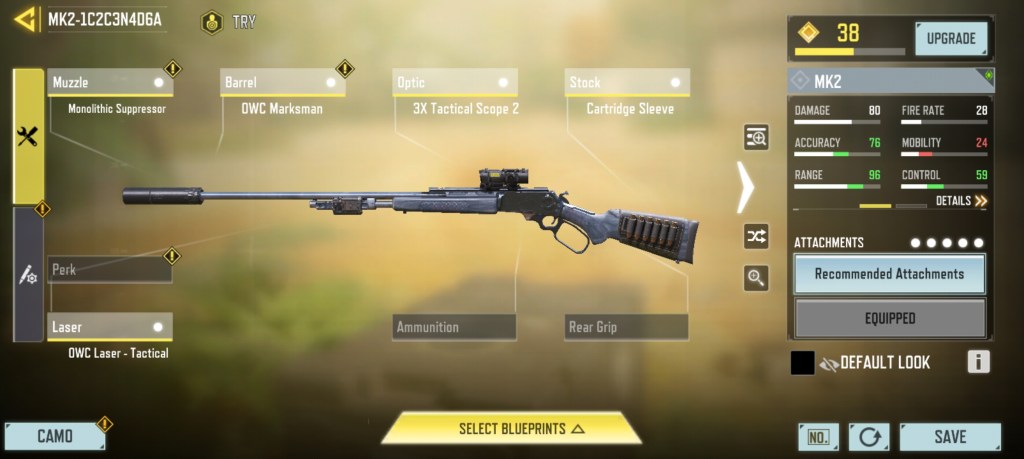Switch to the attachments wrench tab
Screen dimensions: 1024x459
pos(28,137)
